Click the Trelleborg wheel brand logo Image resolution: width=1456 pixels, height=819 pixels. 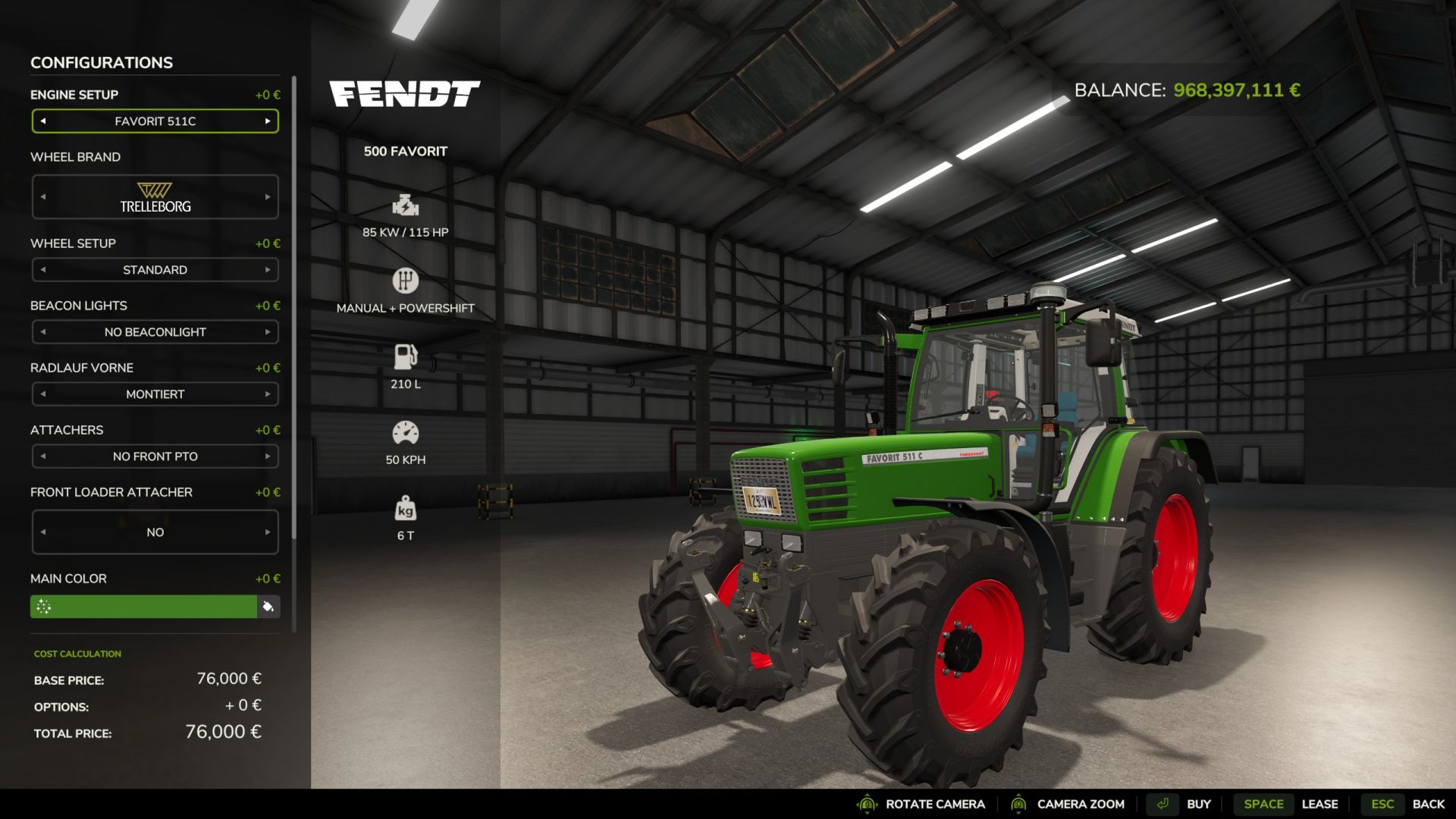[x=155, y=196]
